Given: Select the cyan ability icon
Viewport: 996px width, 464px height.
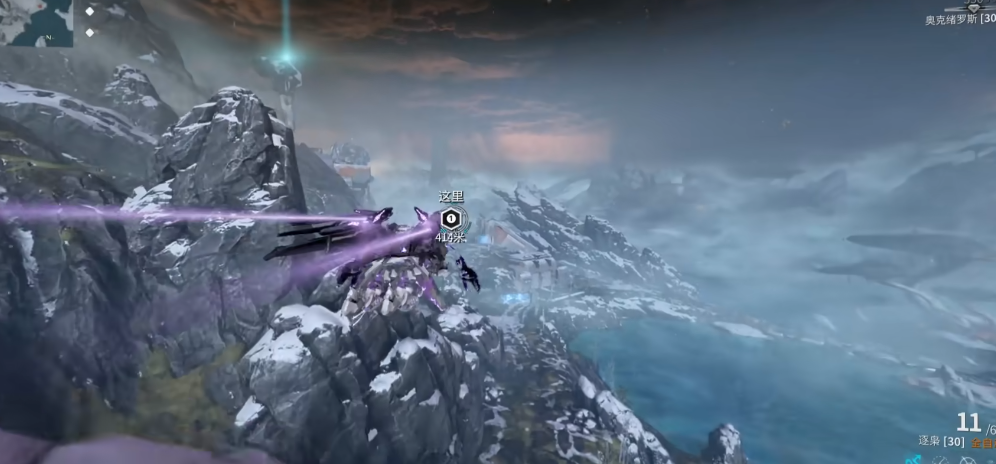Looking at the screenshot, I should (913, 460).
